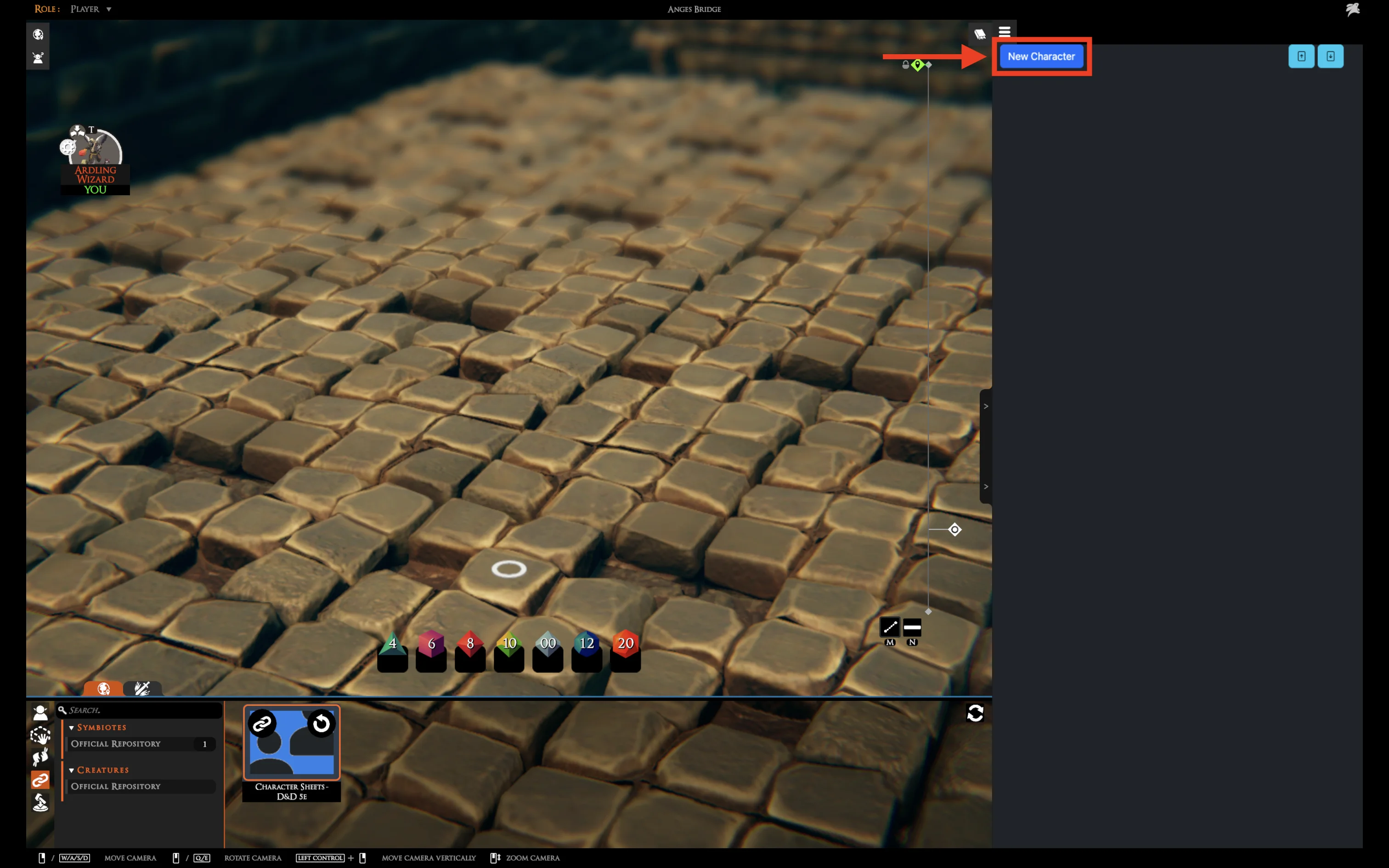Viewport: 1389px width, 868px height.
Task: Open the hamburger menu above the panel
Action: (1004, 32)
